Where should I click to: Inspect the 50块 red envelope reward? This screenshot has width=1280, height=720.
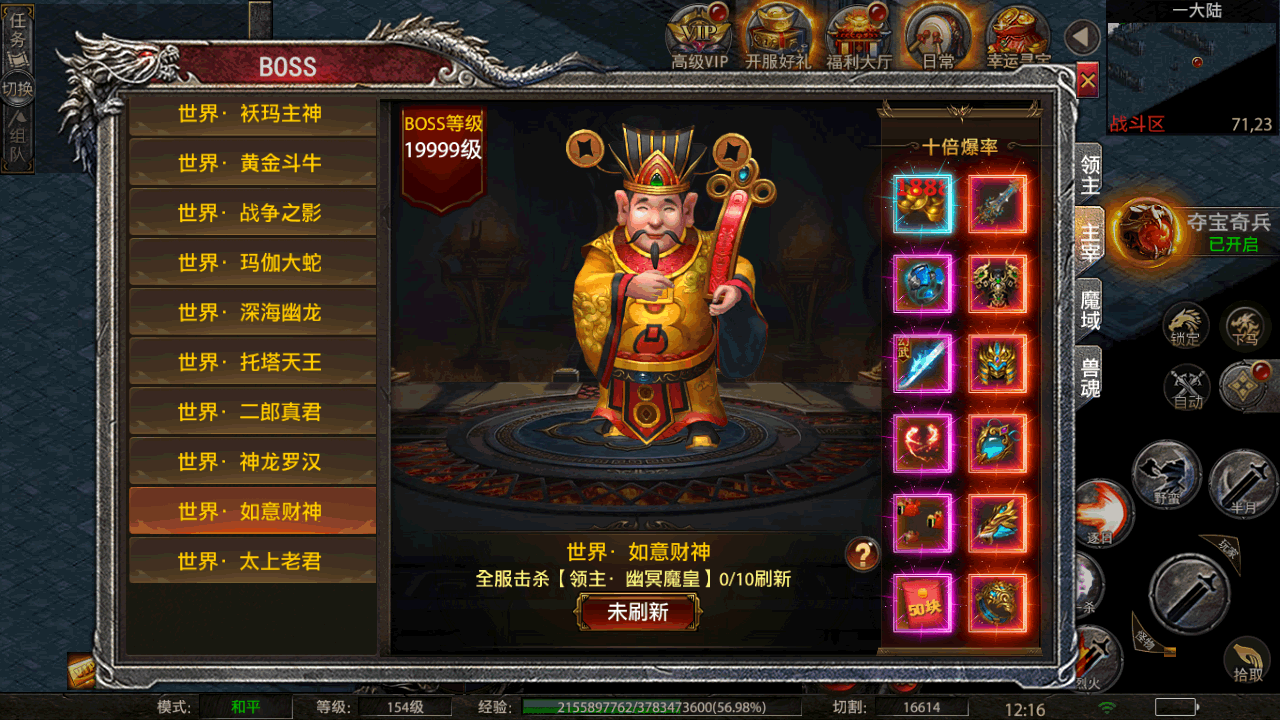tap(922, 603)
